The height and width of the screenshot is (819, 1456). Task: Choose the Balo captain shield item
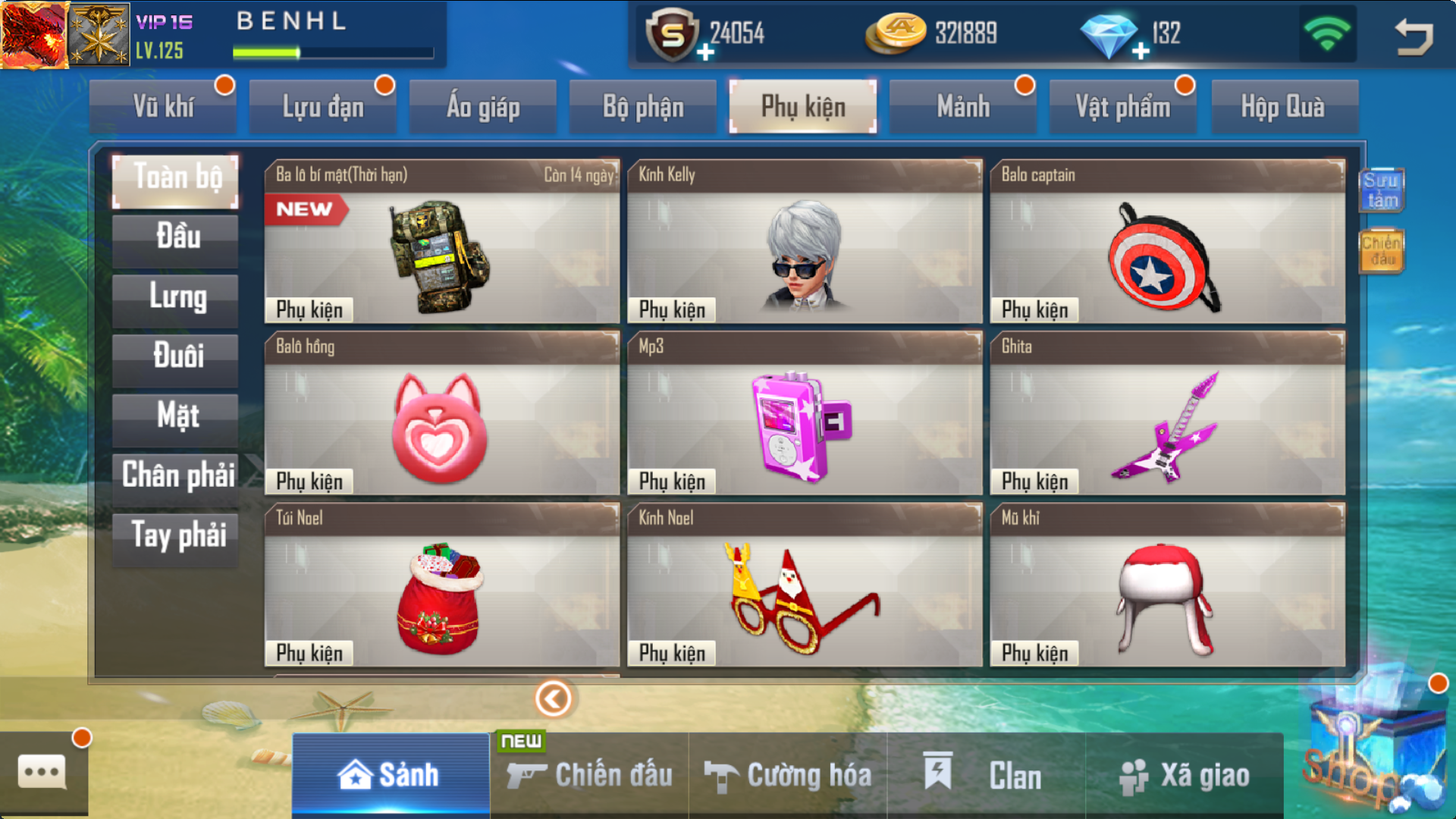1167,243
